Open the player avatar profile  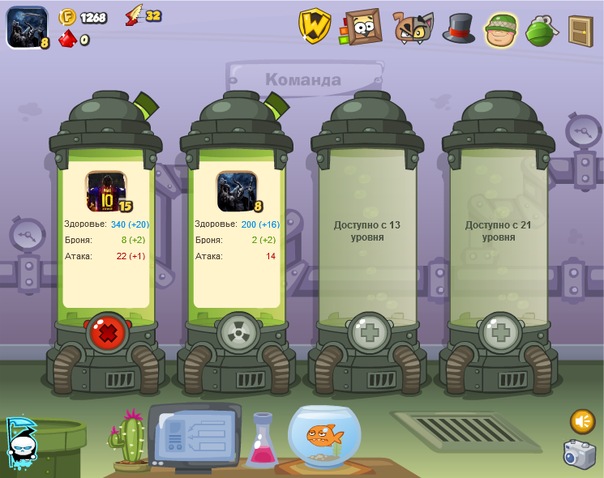tap(22, 27)
